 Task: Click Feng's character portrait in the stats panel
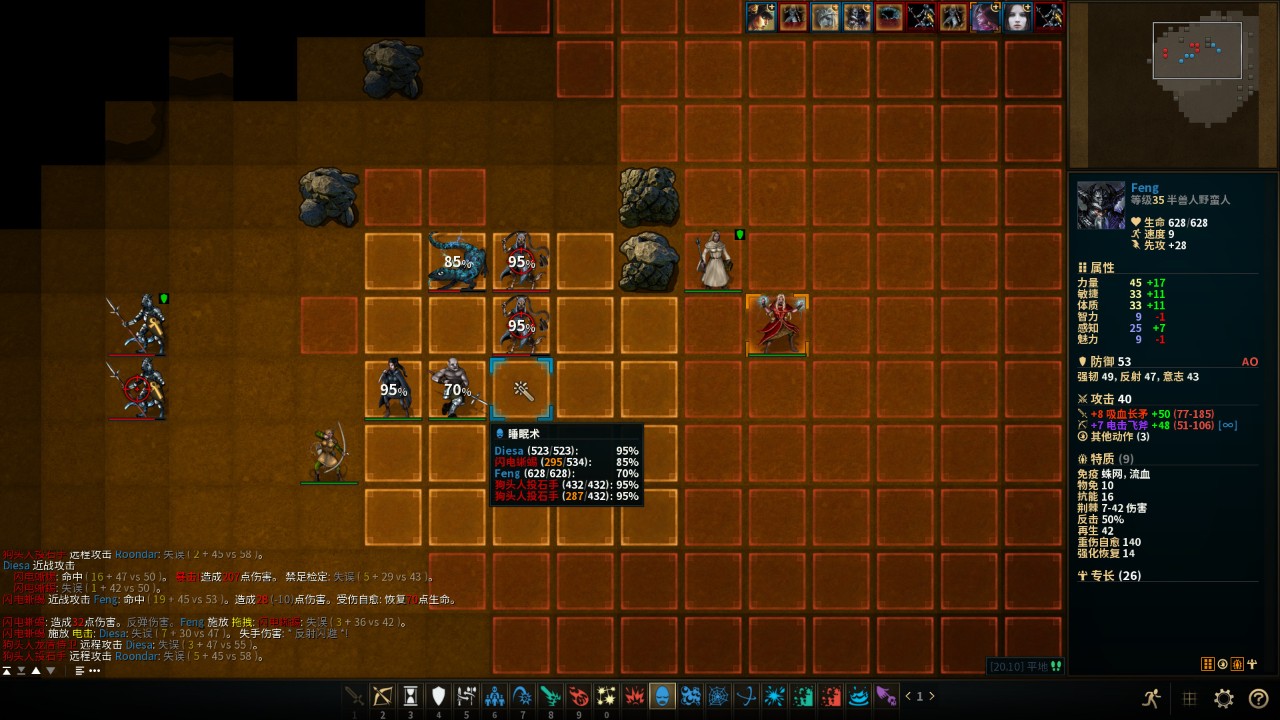[x=1101, y=206]
